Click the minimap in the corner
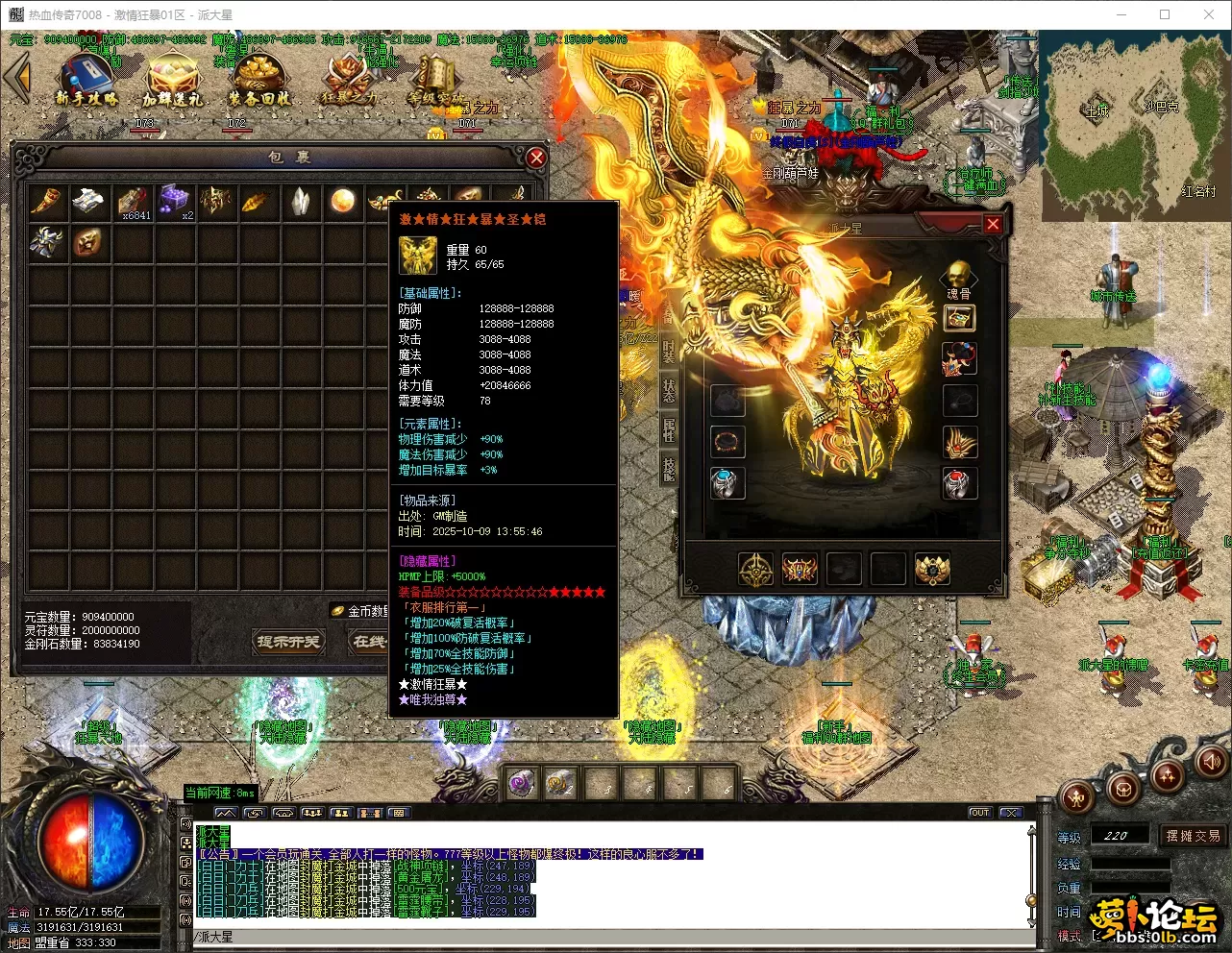This screenshot has height=953, width=1232. (1134, 125)
